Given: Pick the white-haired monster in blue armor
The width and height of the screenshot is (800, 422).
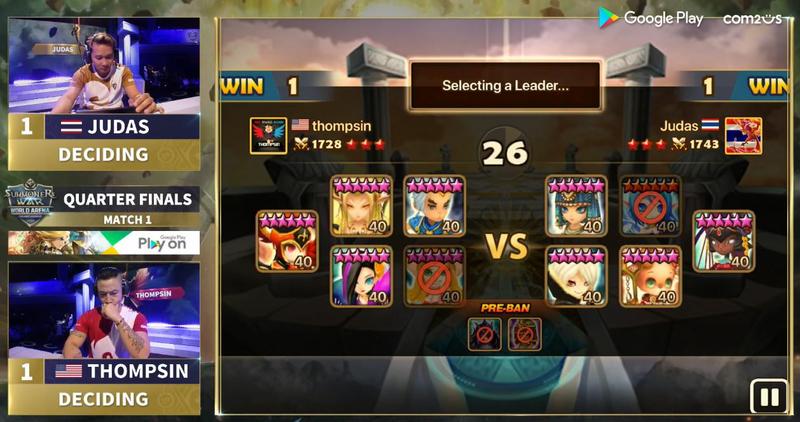Looking at the screenshot, I should (434, 206).
